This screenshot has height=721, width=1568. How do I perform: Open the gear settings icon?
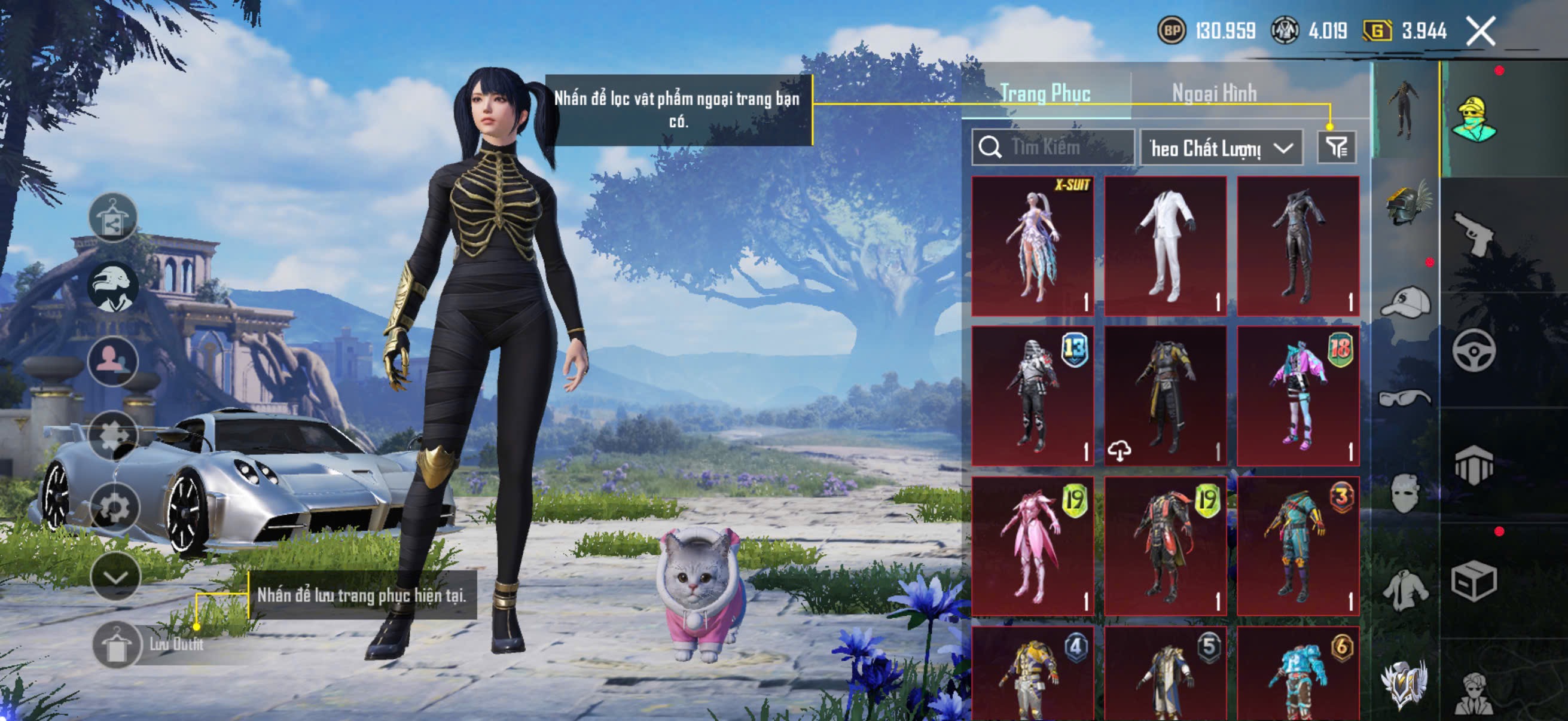coord(114,507)
